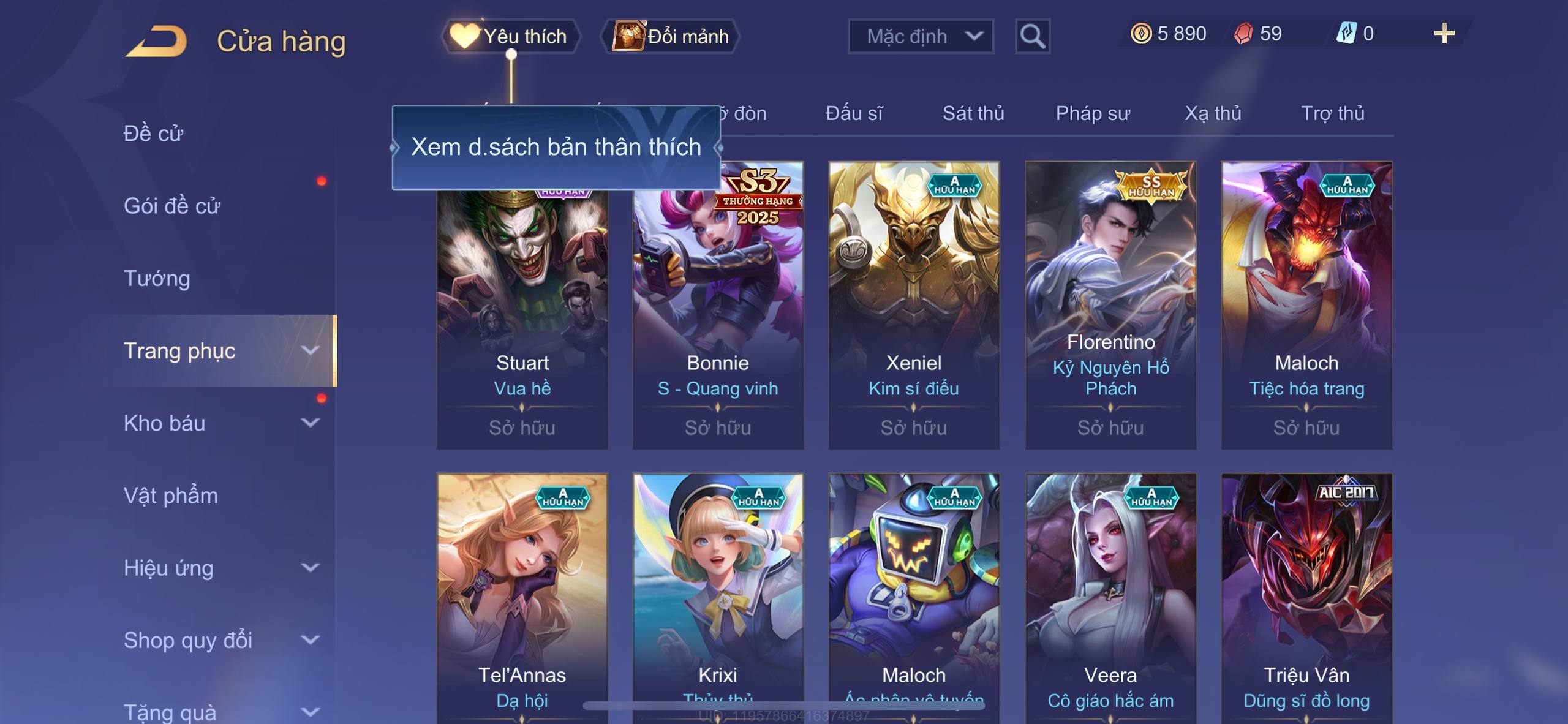Screen dimensions: 1568x724
Task: Click the magnifying glass search button
Action: [1032, 36]
